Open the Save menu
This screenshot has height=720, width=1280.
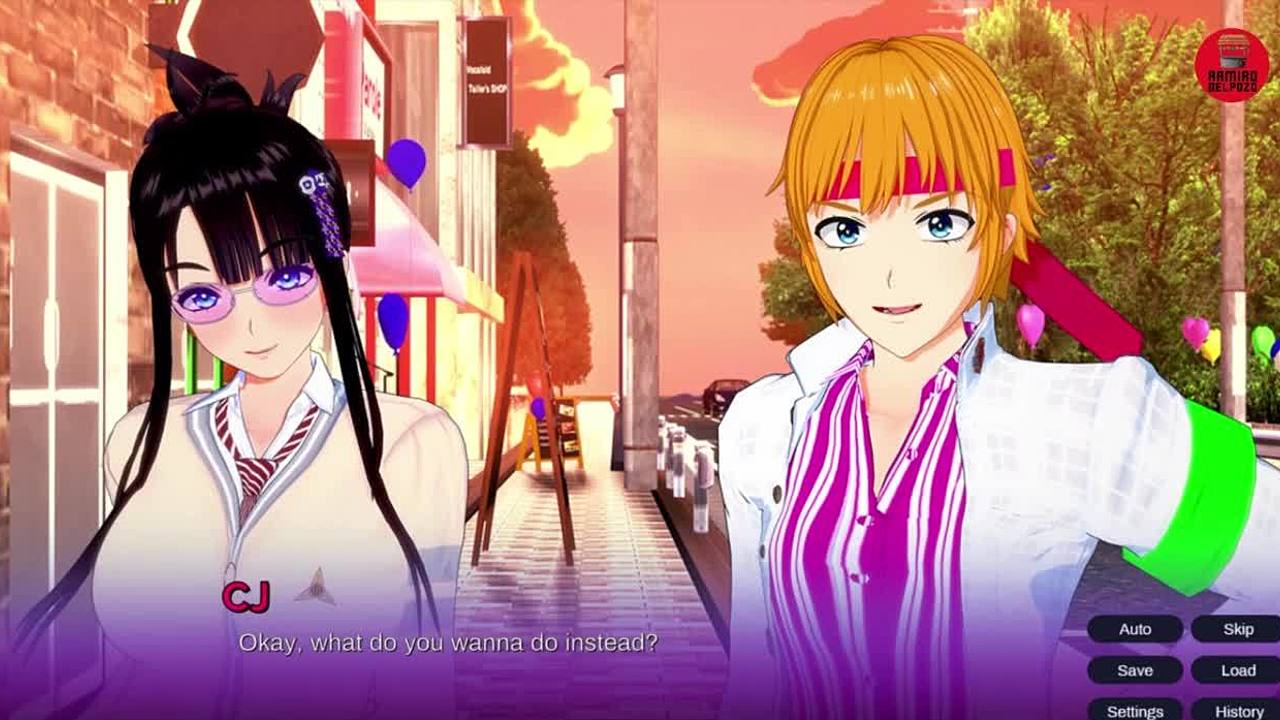click(x=1135, y=670)
